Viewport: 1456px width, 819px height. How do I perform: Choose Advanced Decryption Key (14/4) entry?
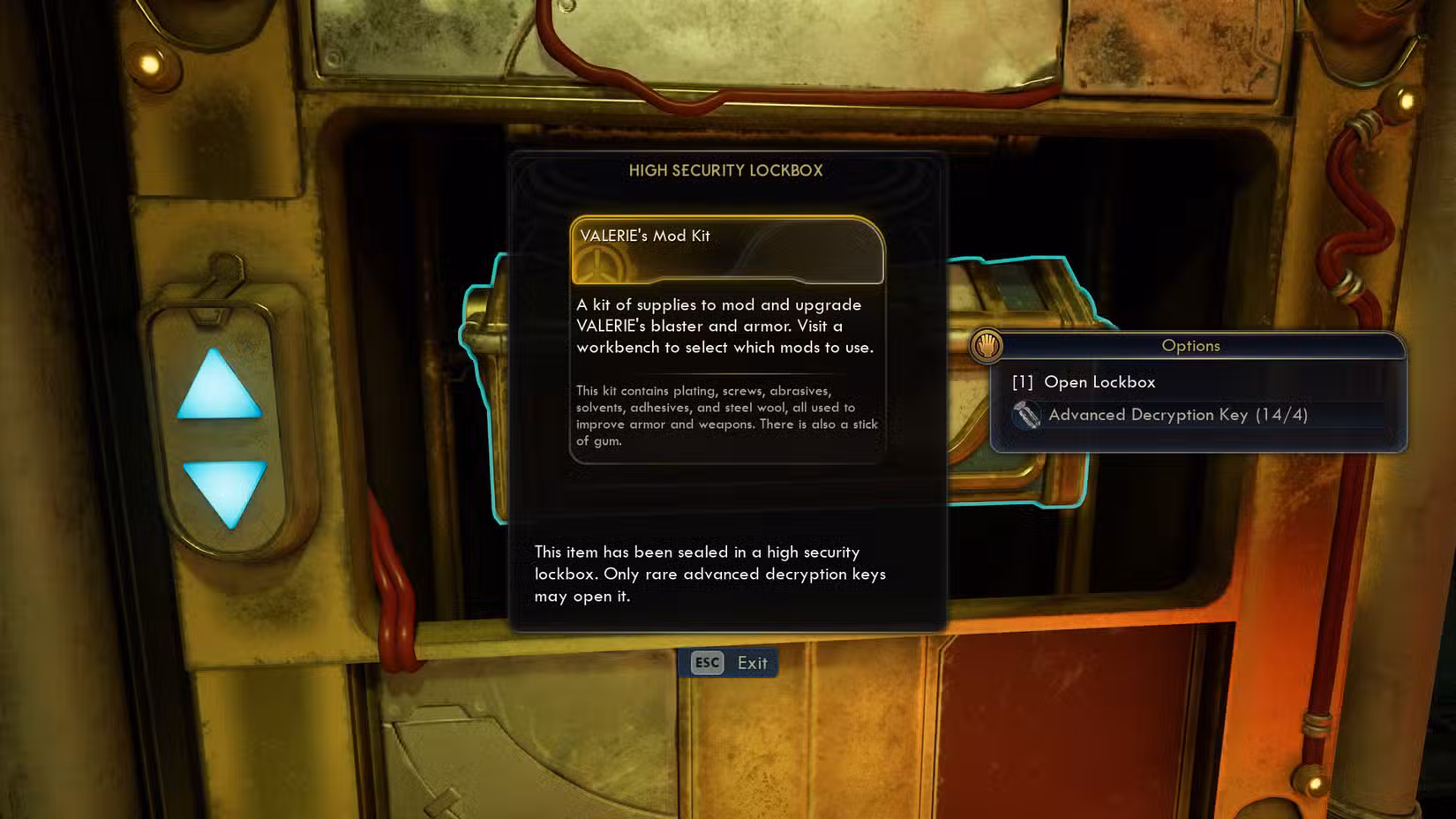(x=1178, y=415)
